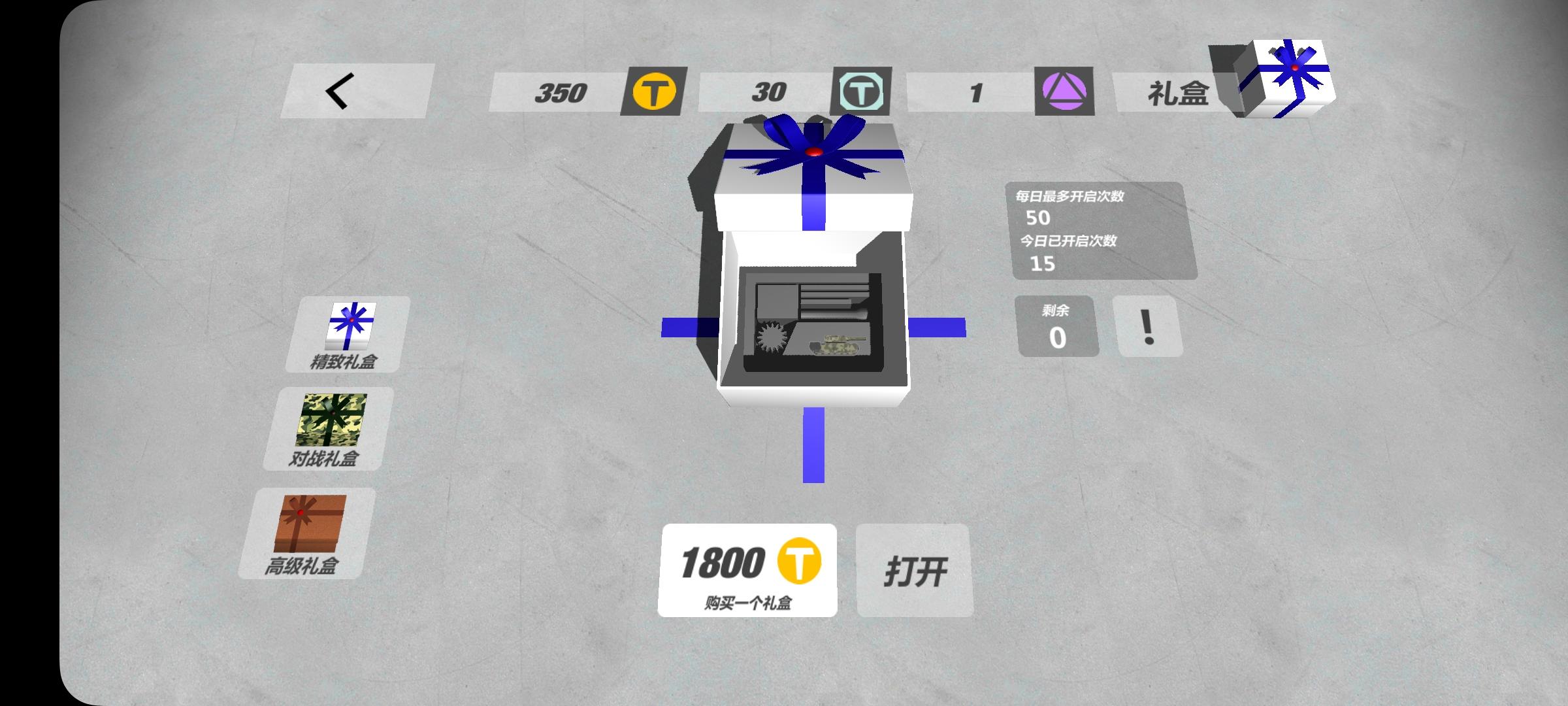The image size is (1568, 706).
Task: Click the yellow T coin currency icon
Action: click(655, 92)
